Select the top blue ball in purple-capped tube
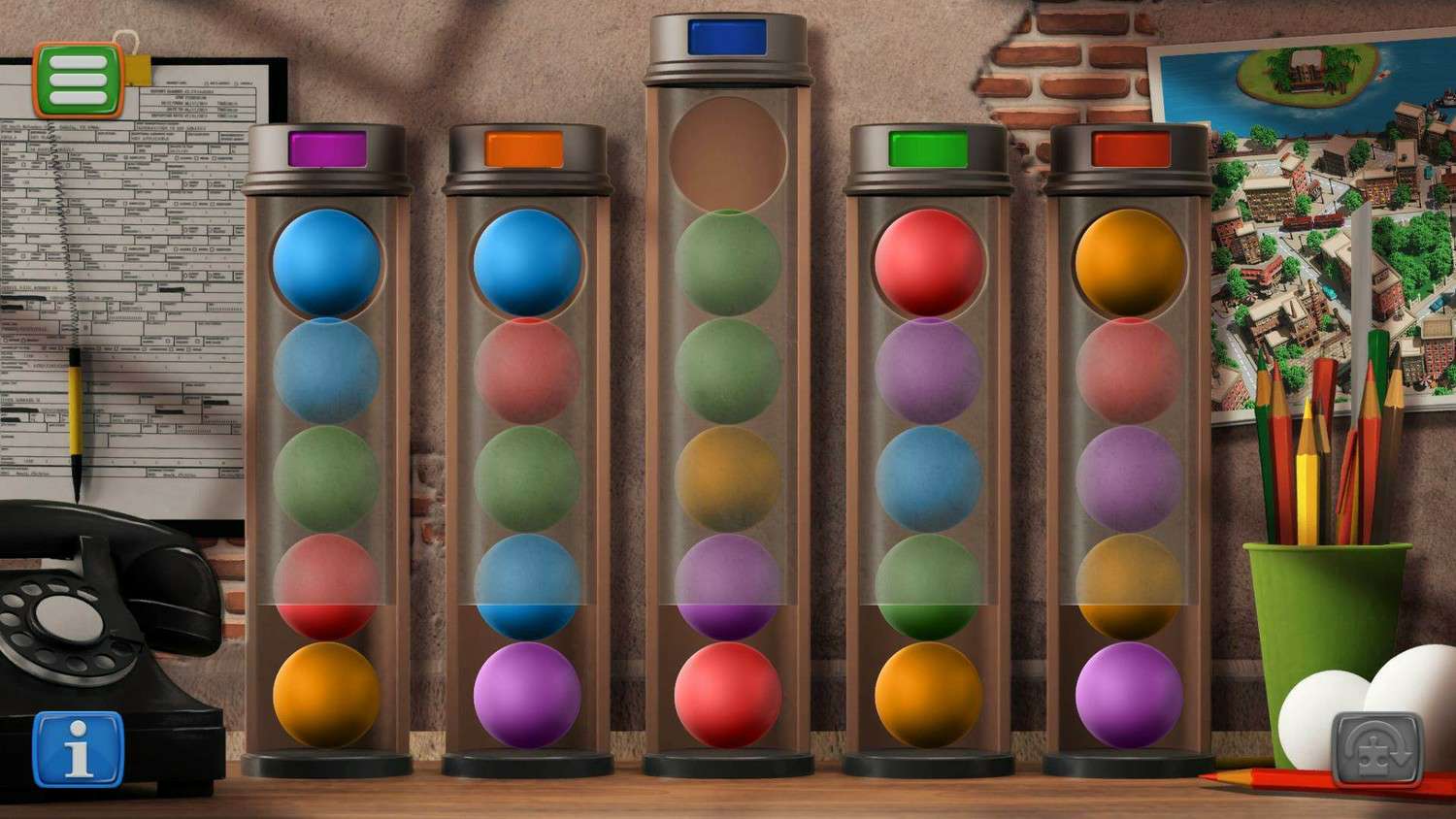This screenshot has width=1456, height=819. (326, 263)
